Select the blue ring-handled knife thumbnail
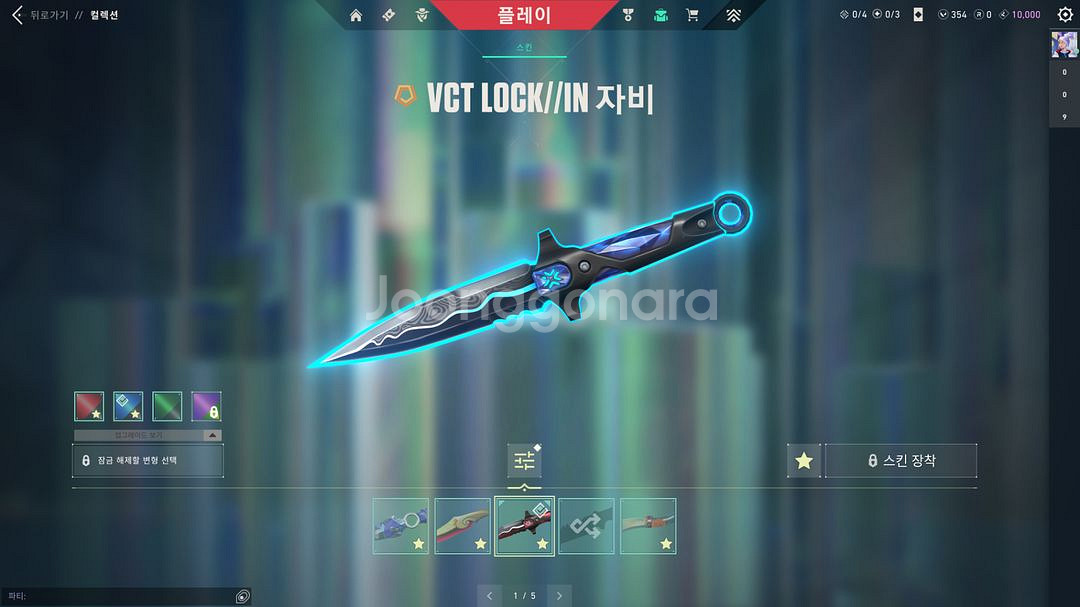This screenshot has height=607, width=1080. pyautogui.click(x=401, y=526)
